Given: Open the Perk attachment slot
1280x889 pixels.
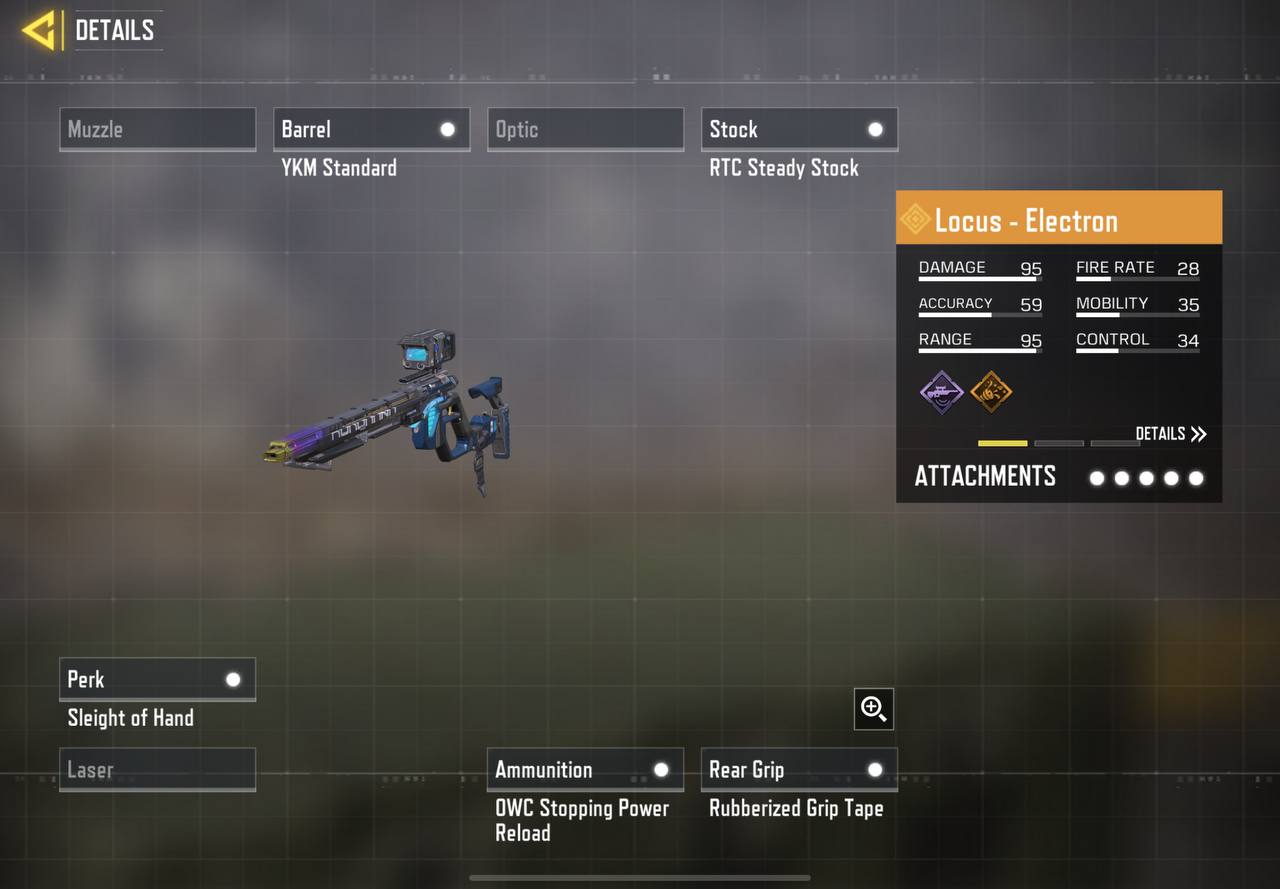Looking at the screenshot, I should [157, 679].
